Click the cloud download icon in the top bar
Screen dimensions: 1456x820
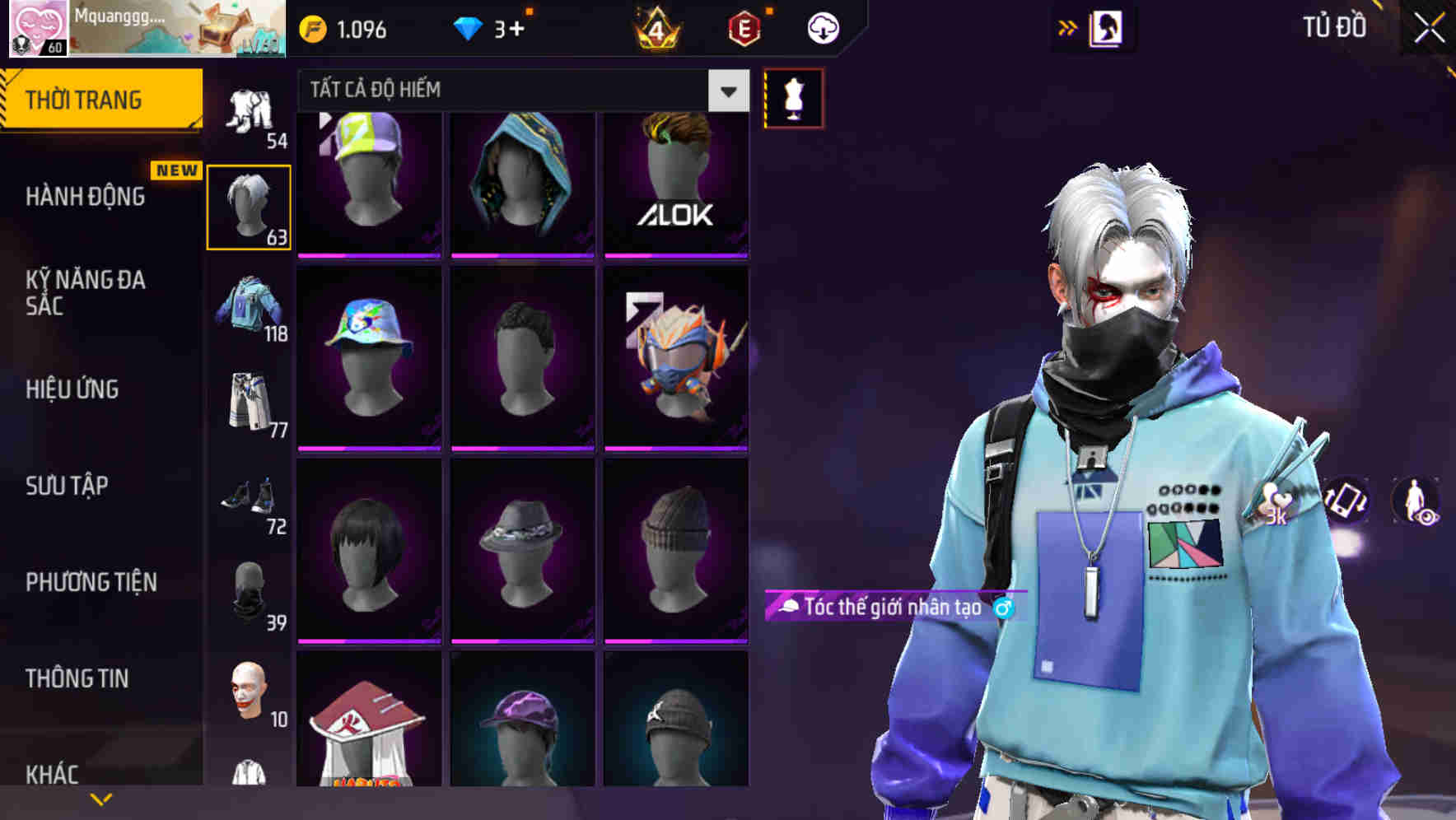(822, 27)
